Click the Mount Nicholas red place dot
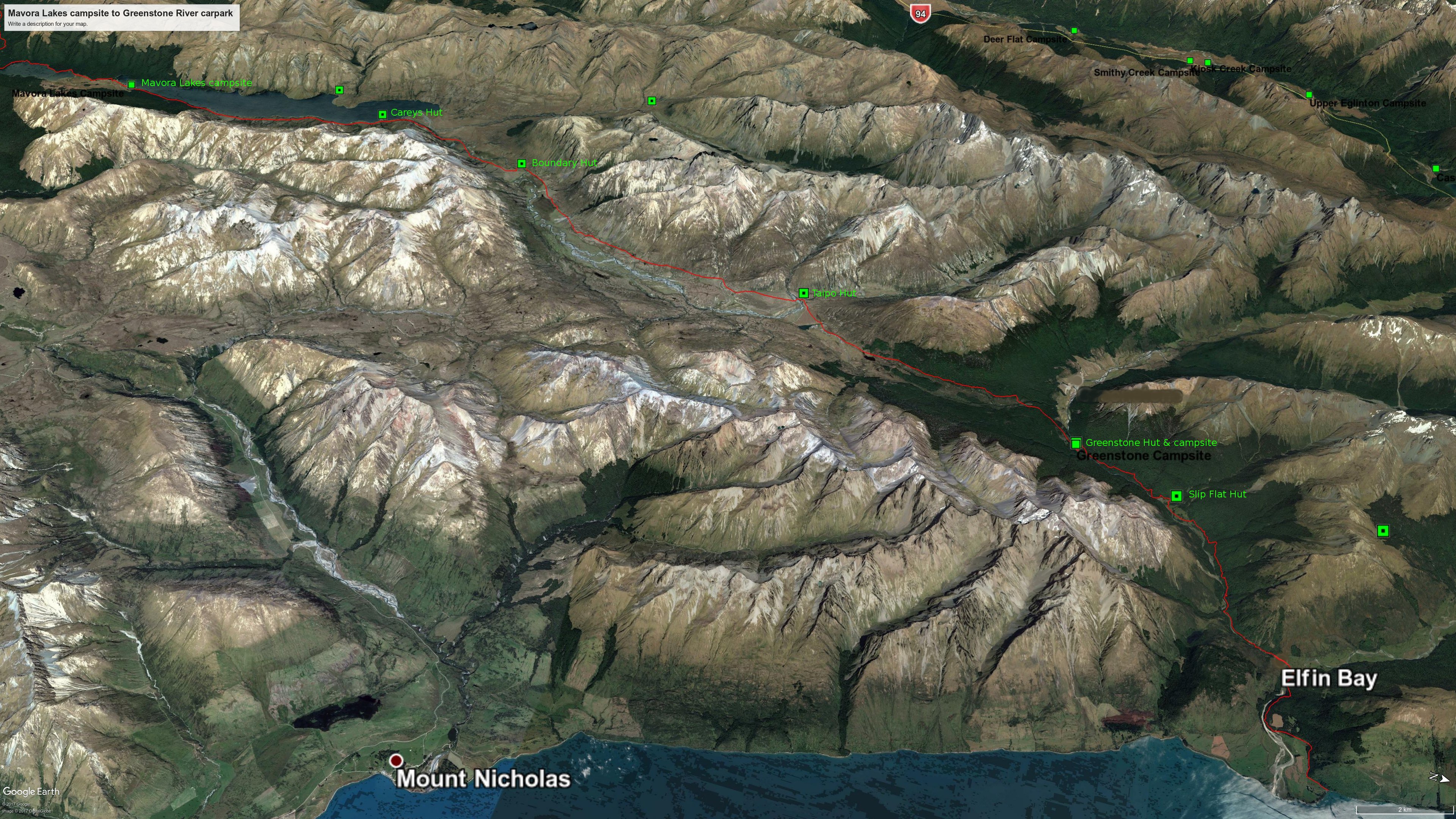The image size is (1456, 819). click(396, 760)
